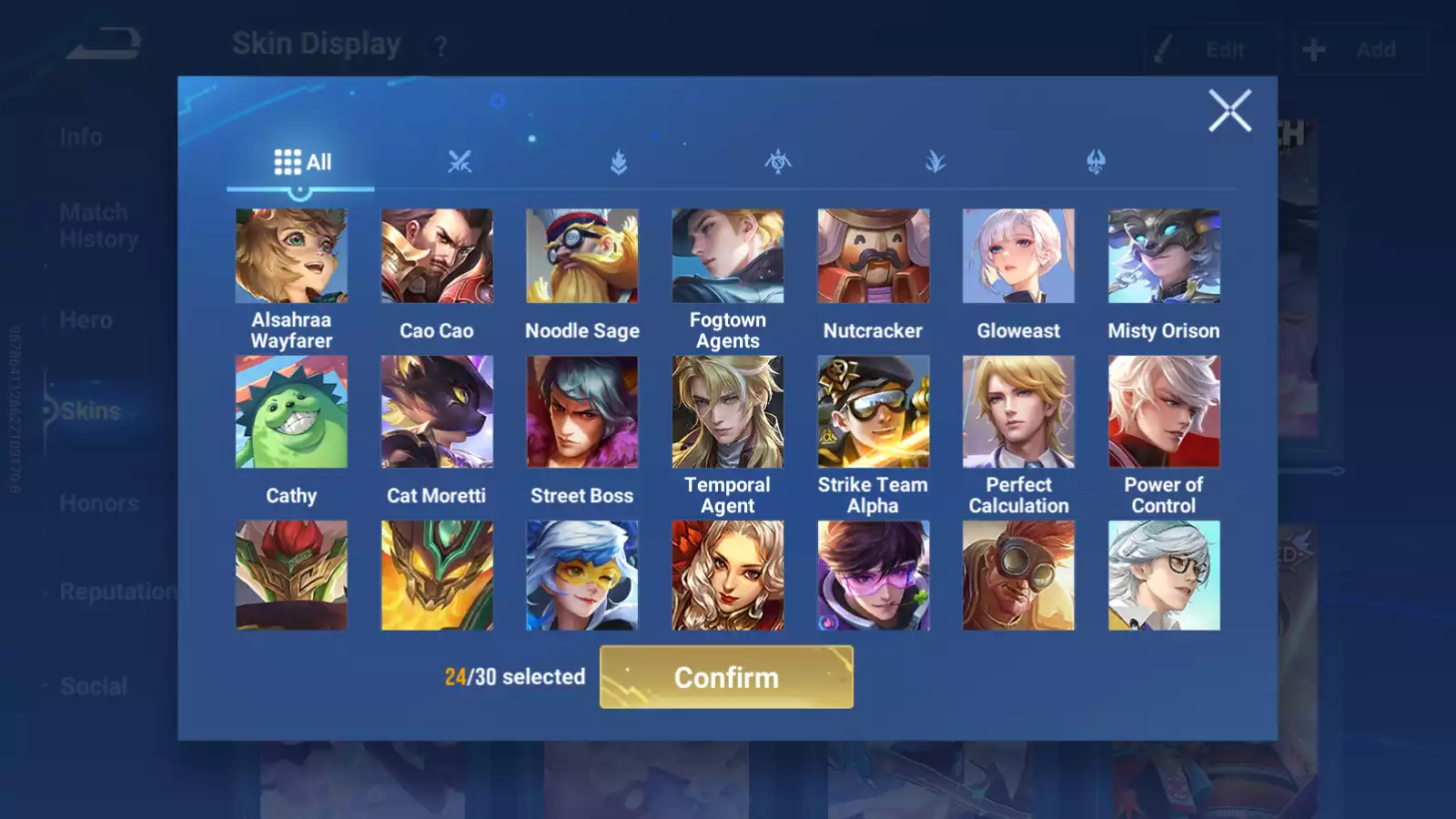
Task: Open the crossed swords Fighter class filter
Action: click(x=460, y=162)
